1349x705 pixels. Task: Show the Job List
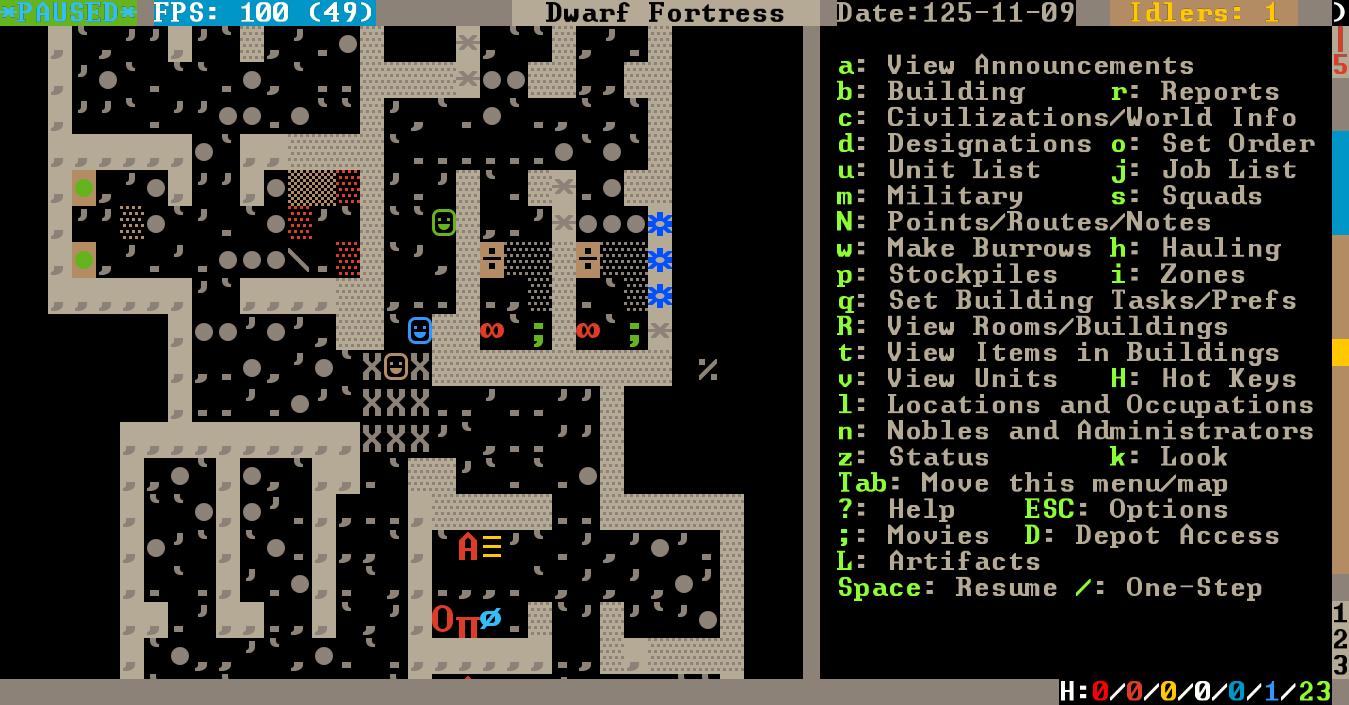click(1229, 170)
